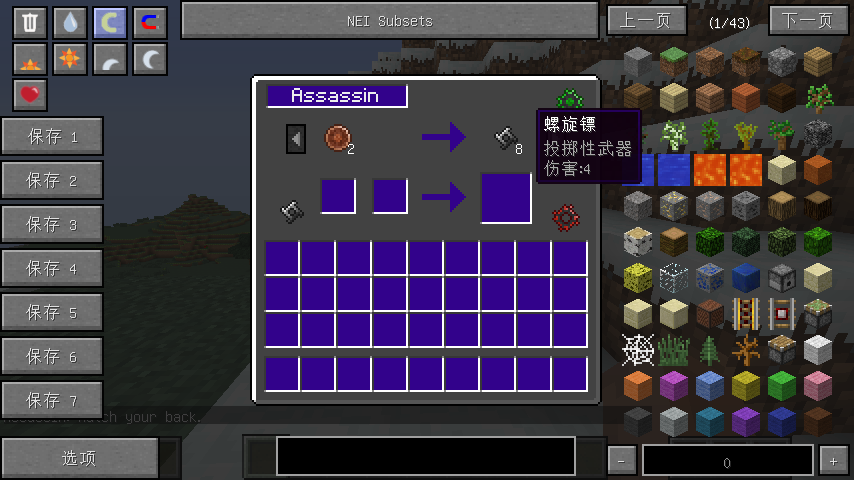The image size is (854, 480).
Task: Select the round brown item stack of 2
Action: click(337, 138)
